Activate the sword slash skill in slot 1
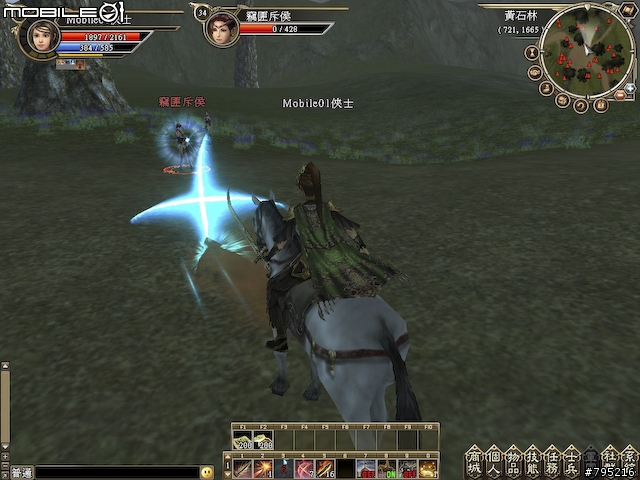 click(242, 468)
